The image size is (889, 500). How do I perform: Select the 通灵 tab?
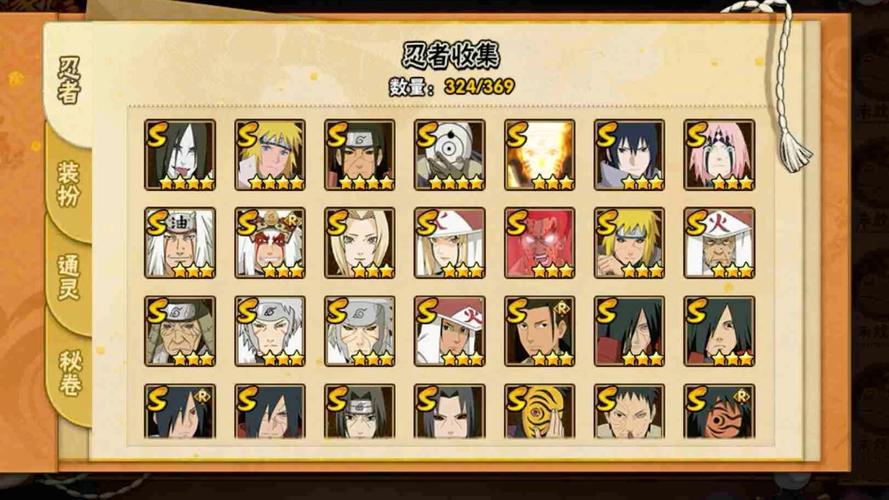point(68,278)
